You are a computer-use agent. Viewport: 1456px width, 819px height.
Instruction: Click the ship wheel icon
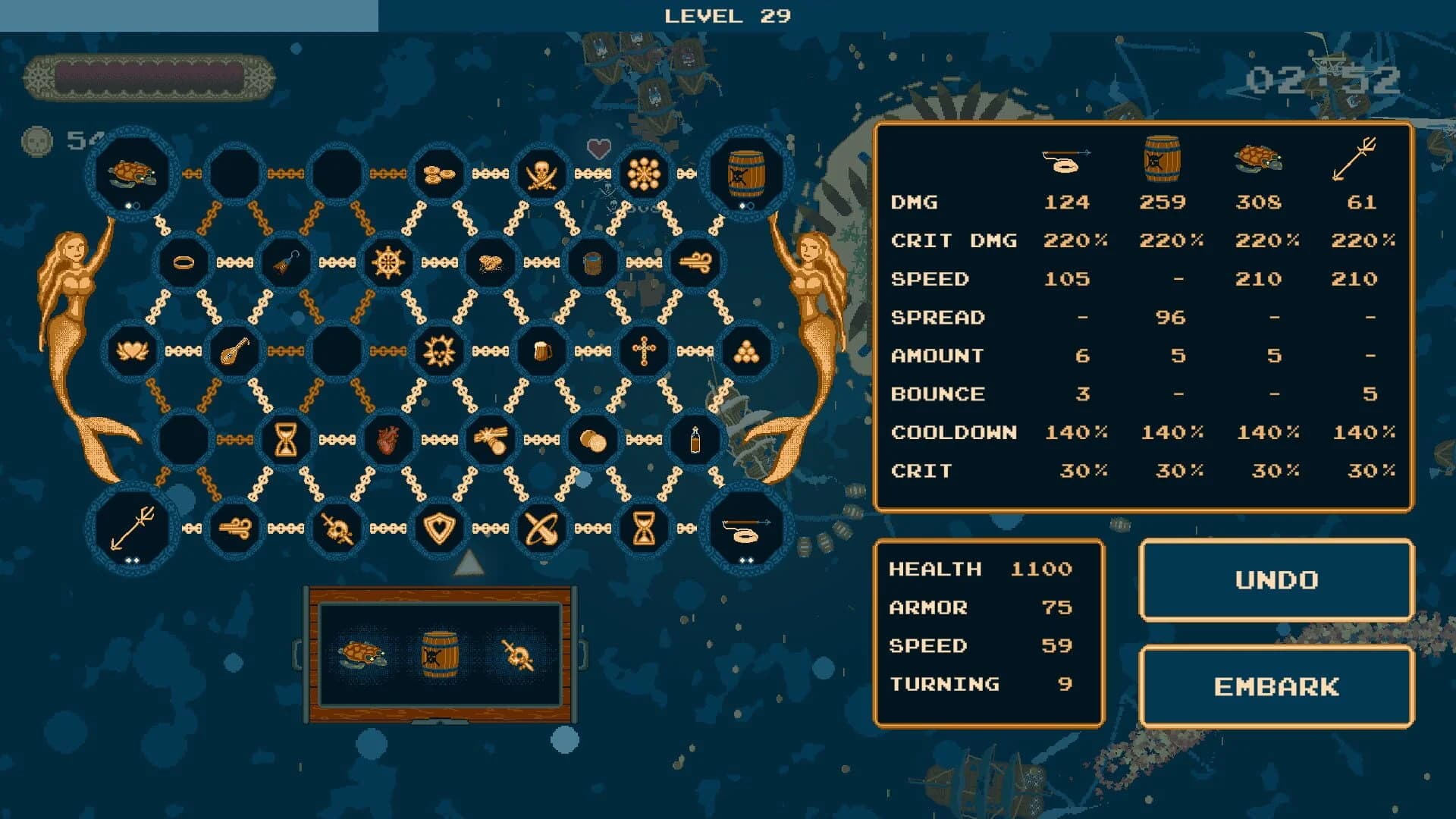pos(388,261)
